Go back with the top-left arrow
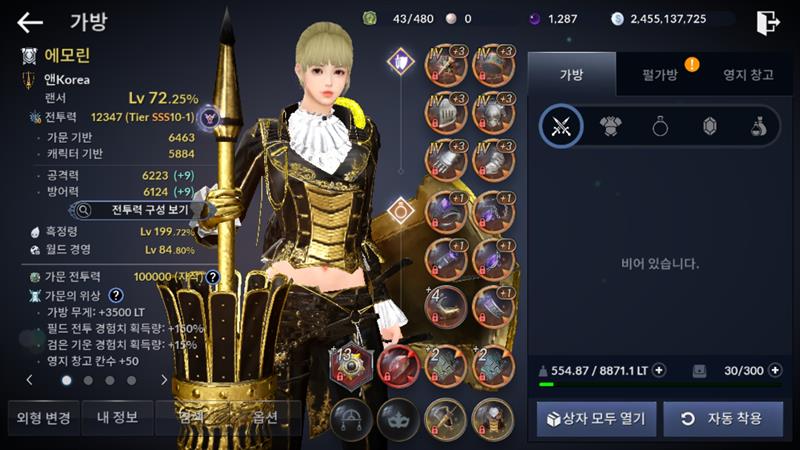 click(x=30, y=22)
